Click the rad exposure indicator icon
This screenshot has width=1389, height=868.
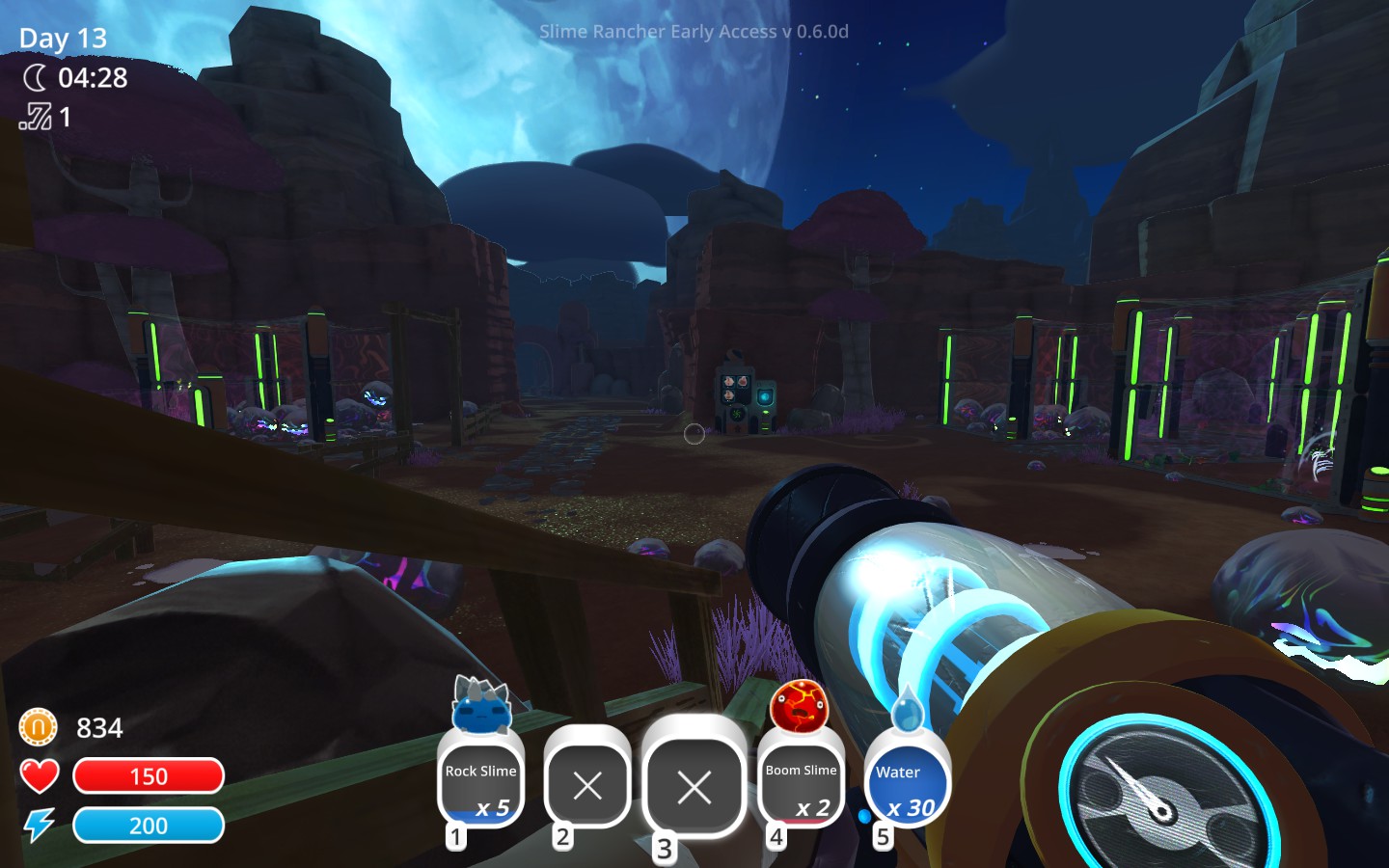[34, 118]
